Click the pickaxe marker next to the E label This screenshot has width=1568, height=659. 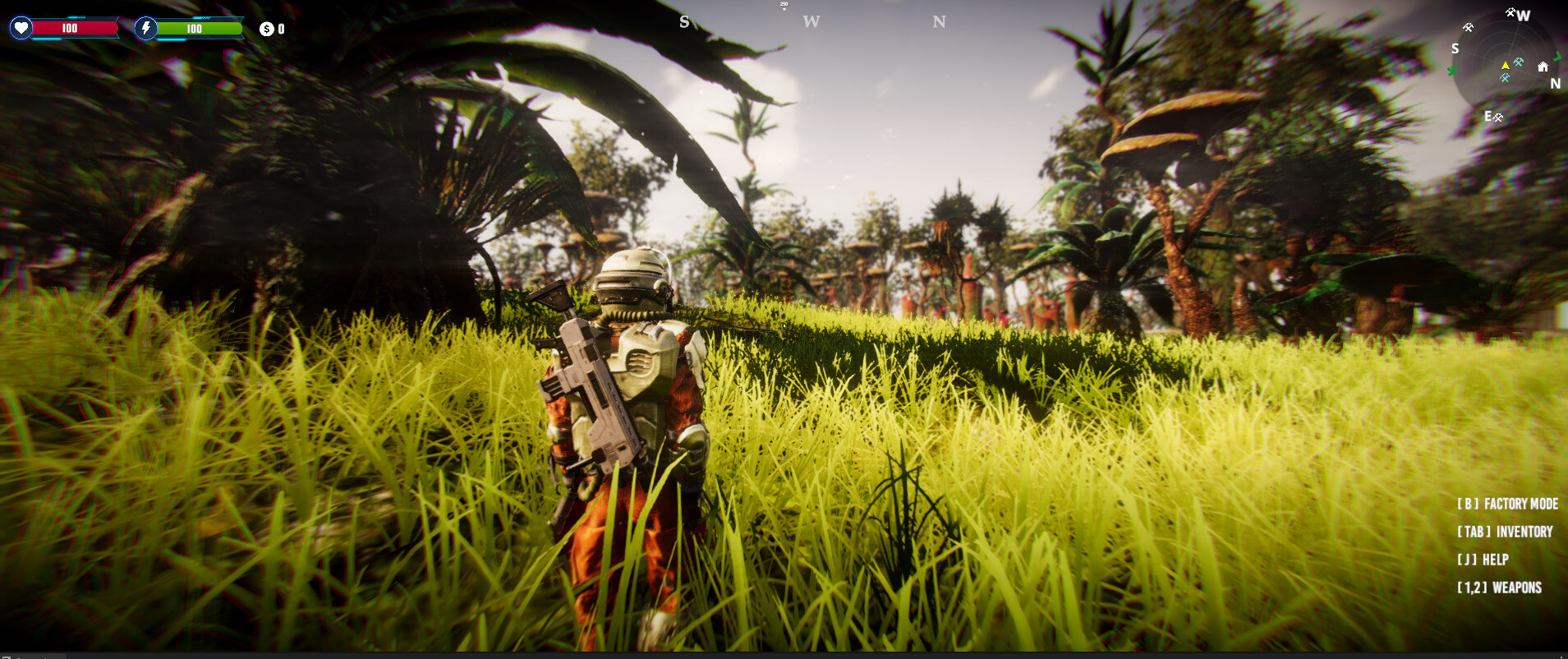coord(1498,118)
